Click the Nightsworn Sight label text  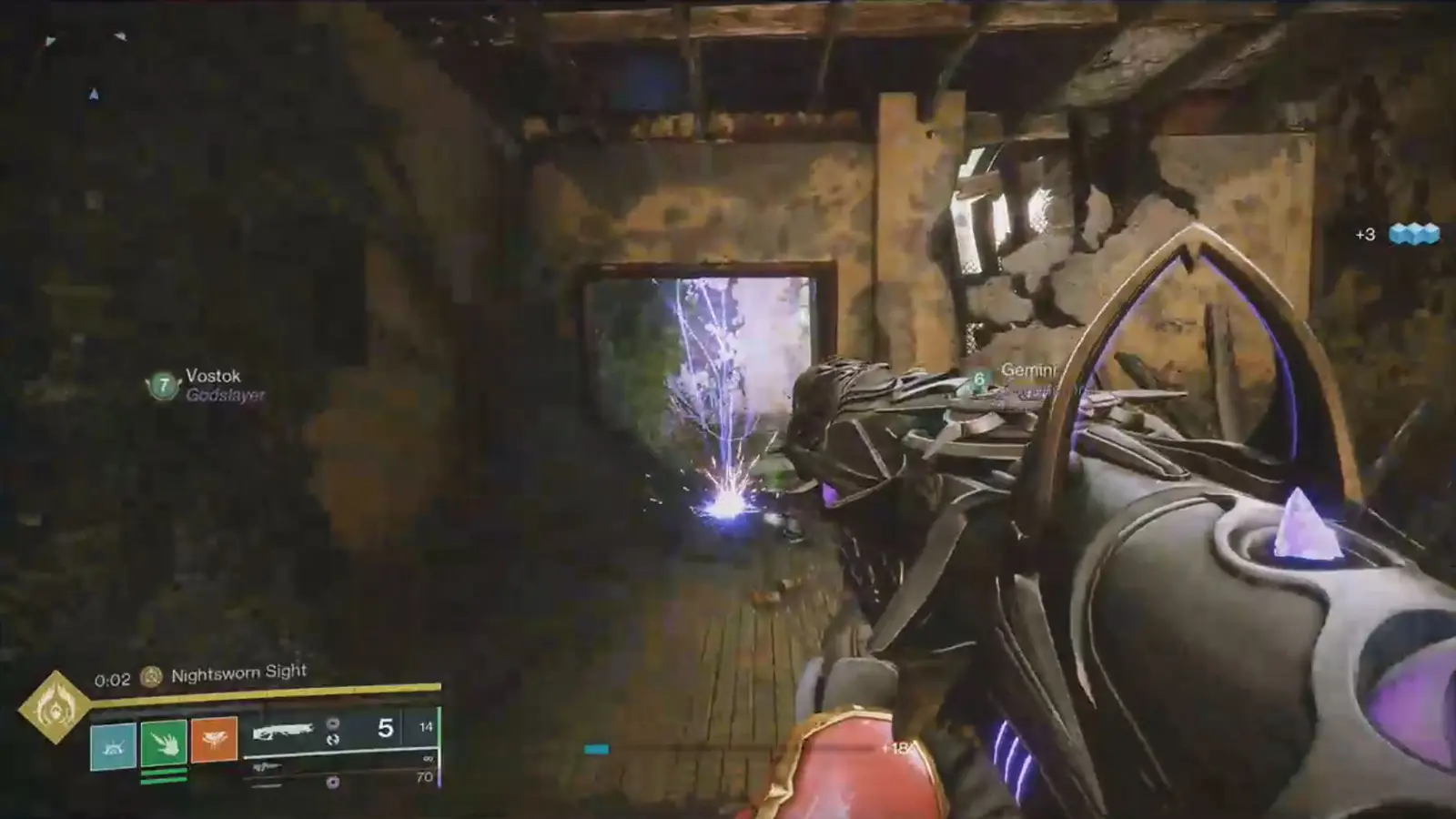(238, 672)
